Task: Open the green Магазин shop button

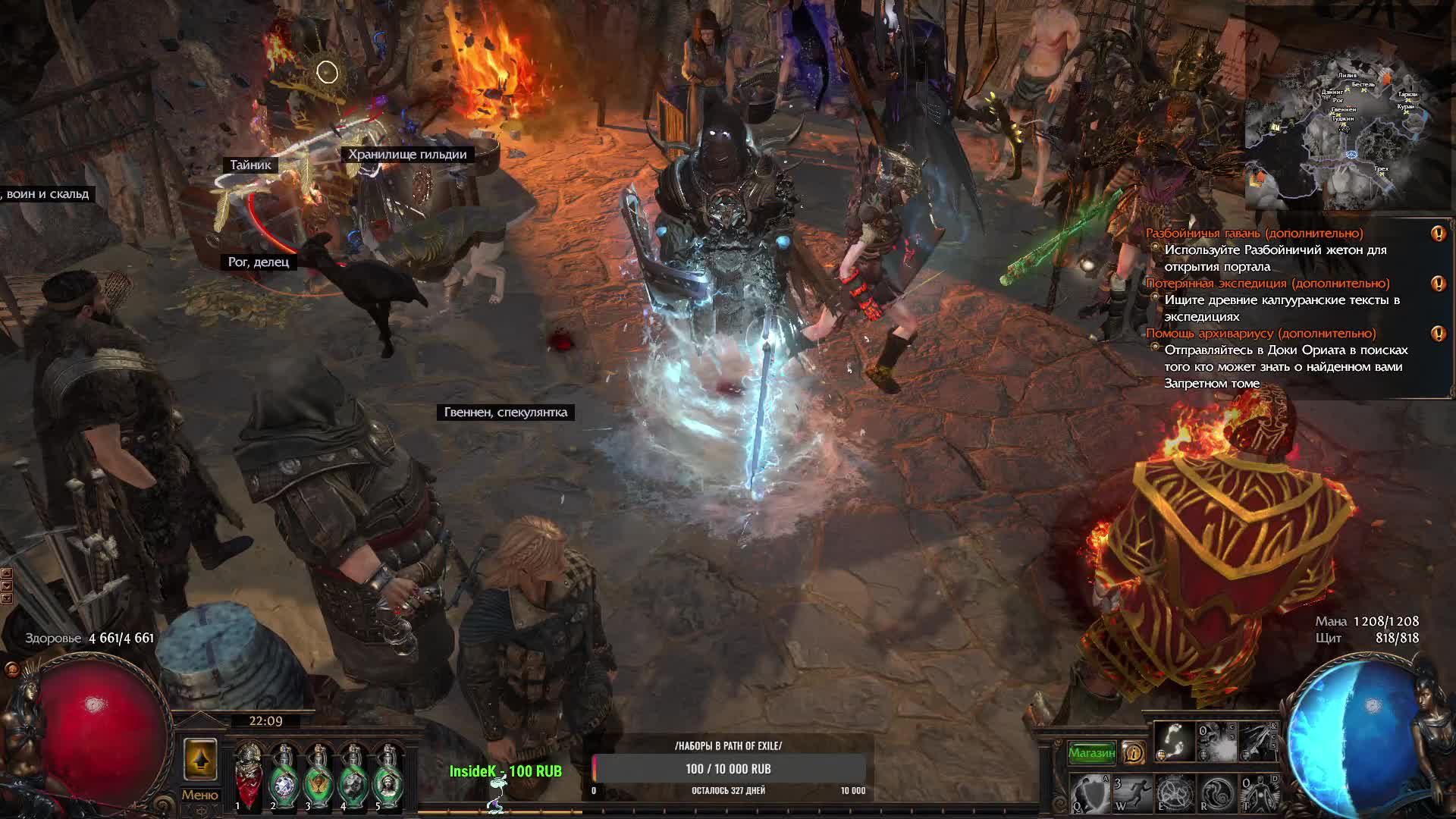Action: click(1091, 753)
